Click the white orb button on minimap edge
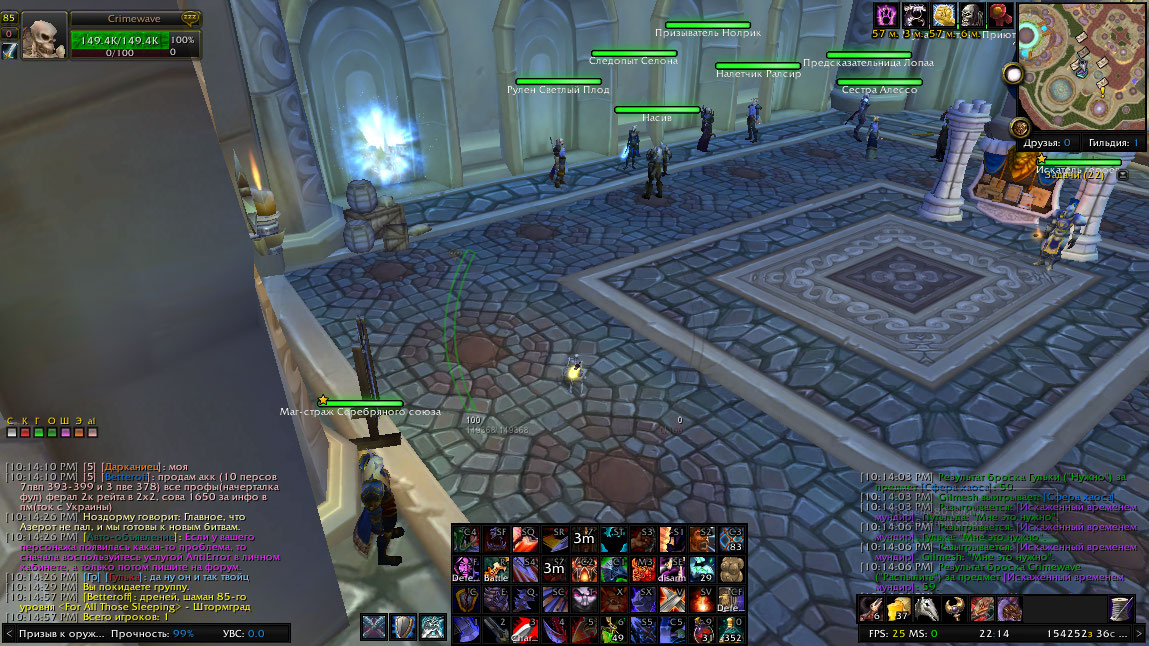1149x646 pixels. click(1013, 75)
